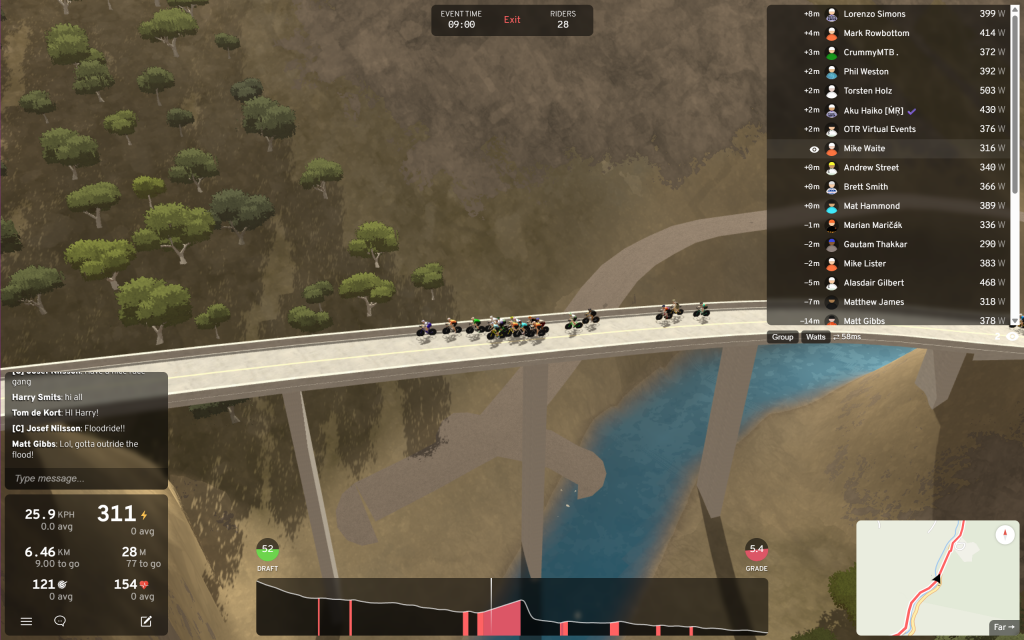The image size is (1024, 640).
Task: Exit the event via the red Exit button
Action: (x=512, y=20)
